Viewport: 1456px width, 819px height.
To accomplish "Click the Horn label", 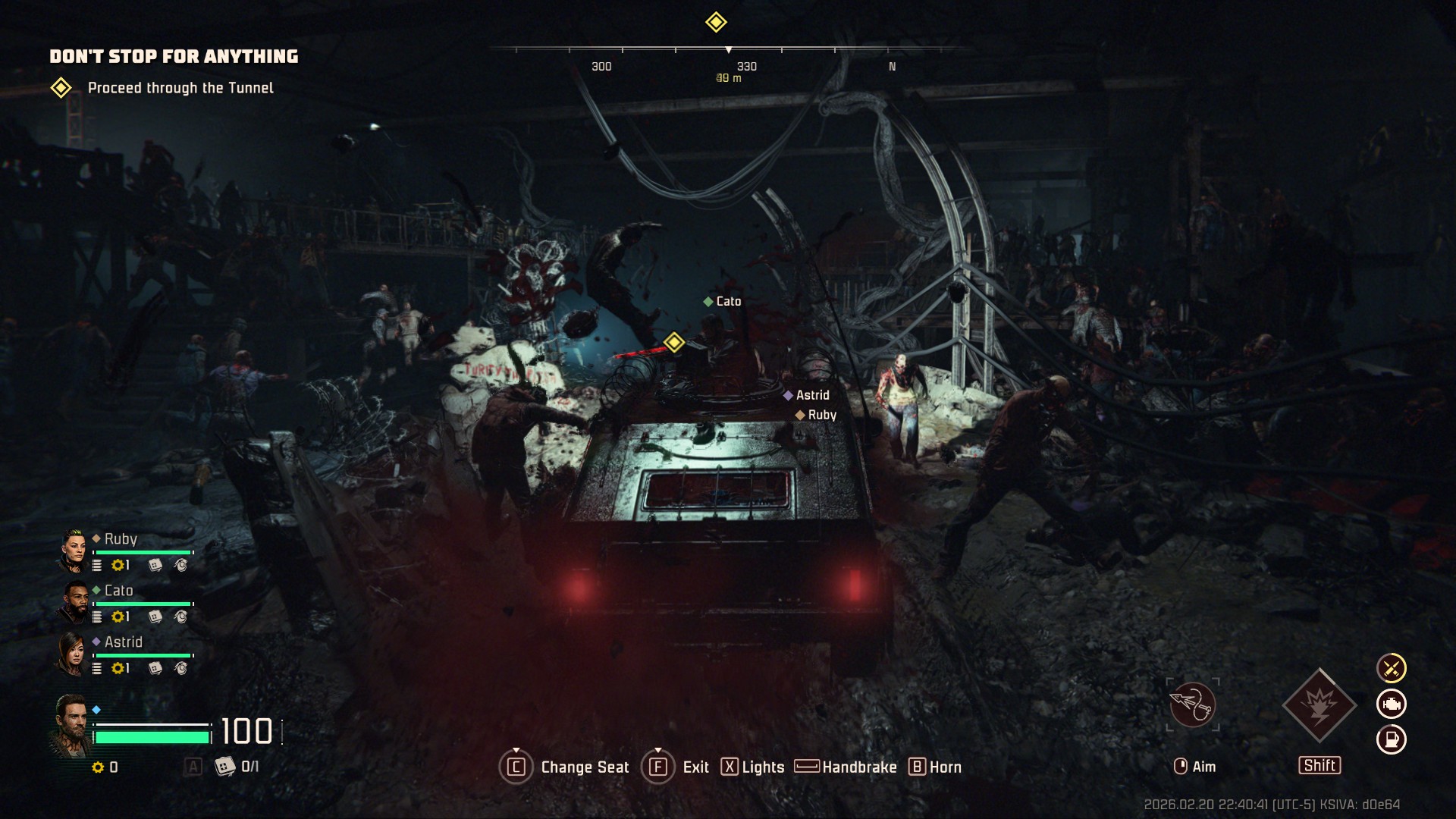I will click(x=945, y=767).
